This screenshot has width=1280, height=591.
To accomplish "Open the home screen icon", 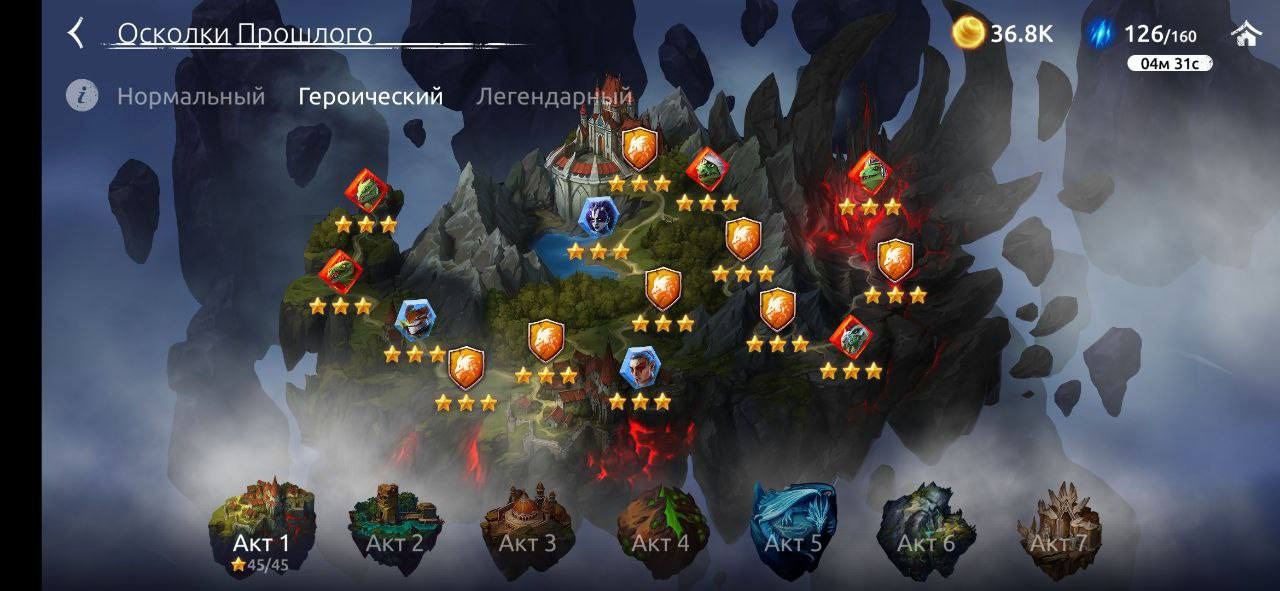I will click(1246, 34).
